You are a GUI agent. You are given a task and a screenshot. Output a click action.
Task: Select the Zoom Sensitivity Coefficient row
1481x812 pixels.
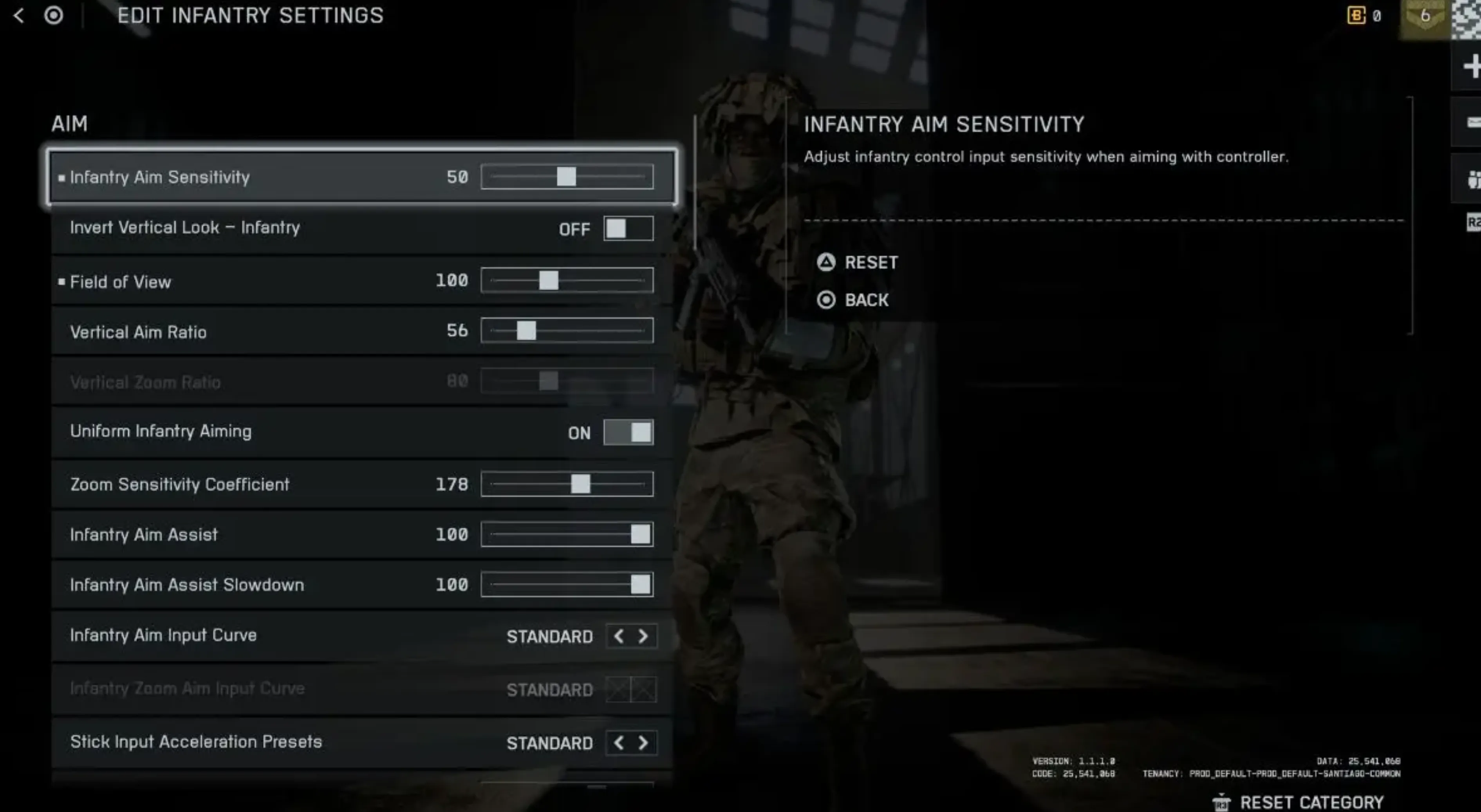coord(230,484)
